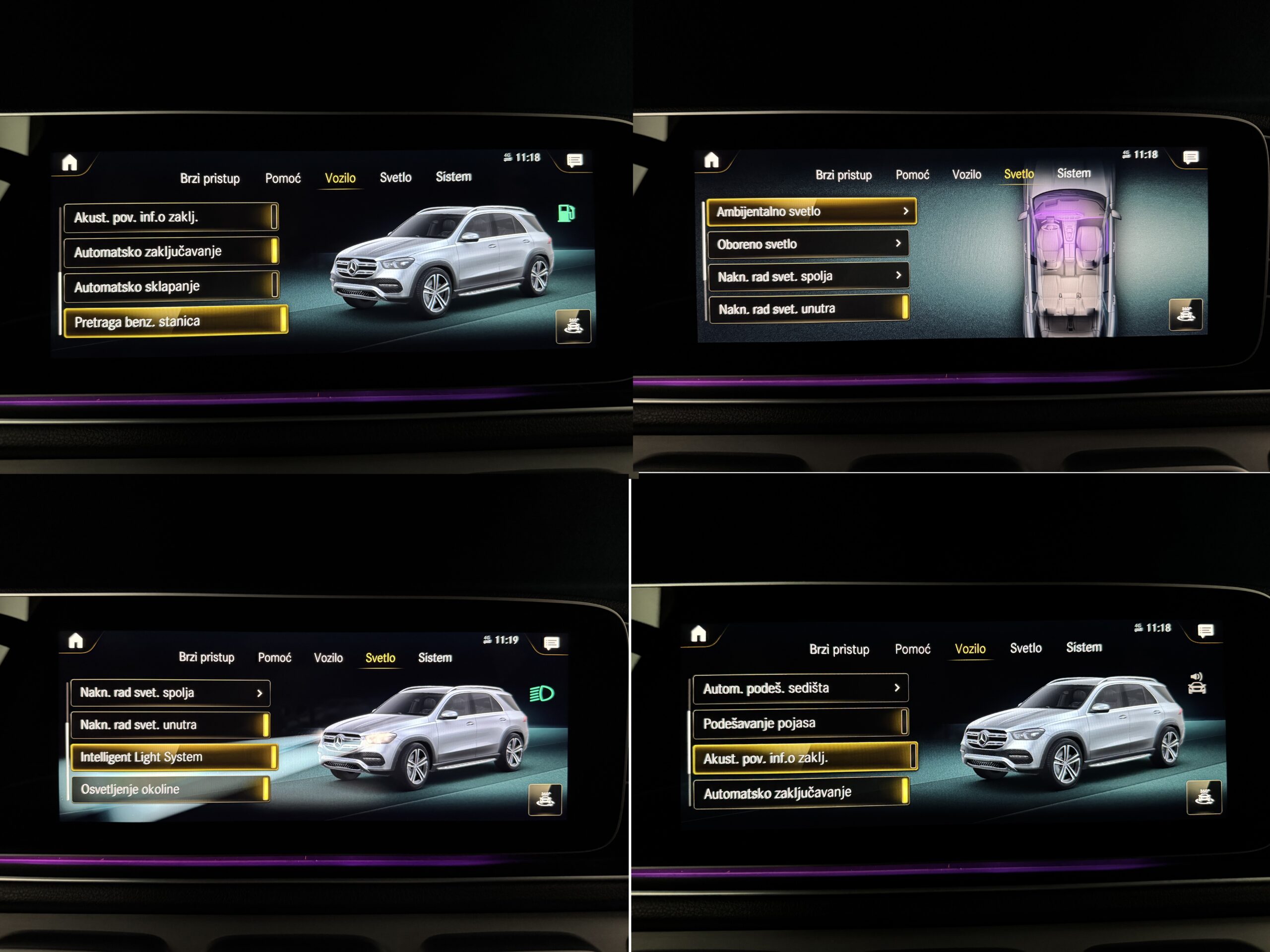Open 360° camera on the ambient light screen
The width and height of the screenshot is (1270, 952).
point(1186,314)
